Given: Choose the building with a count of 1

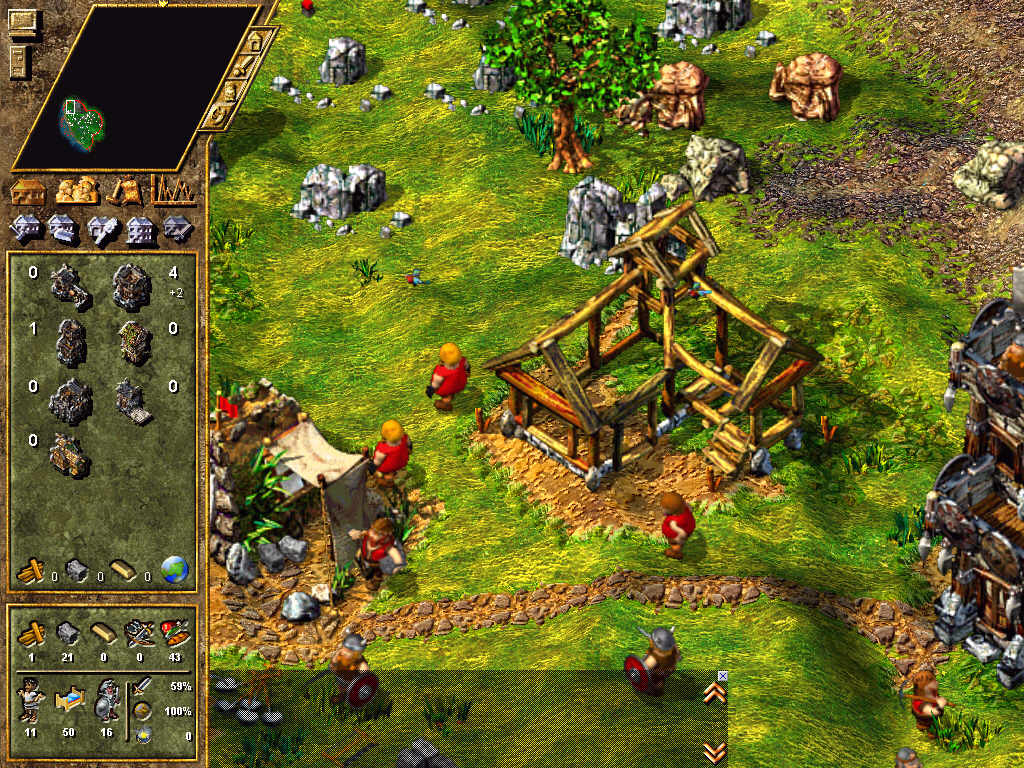Looking at the screenshot, I should (x=71, y=342).
